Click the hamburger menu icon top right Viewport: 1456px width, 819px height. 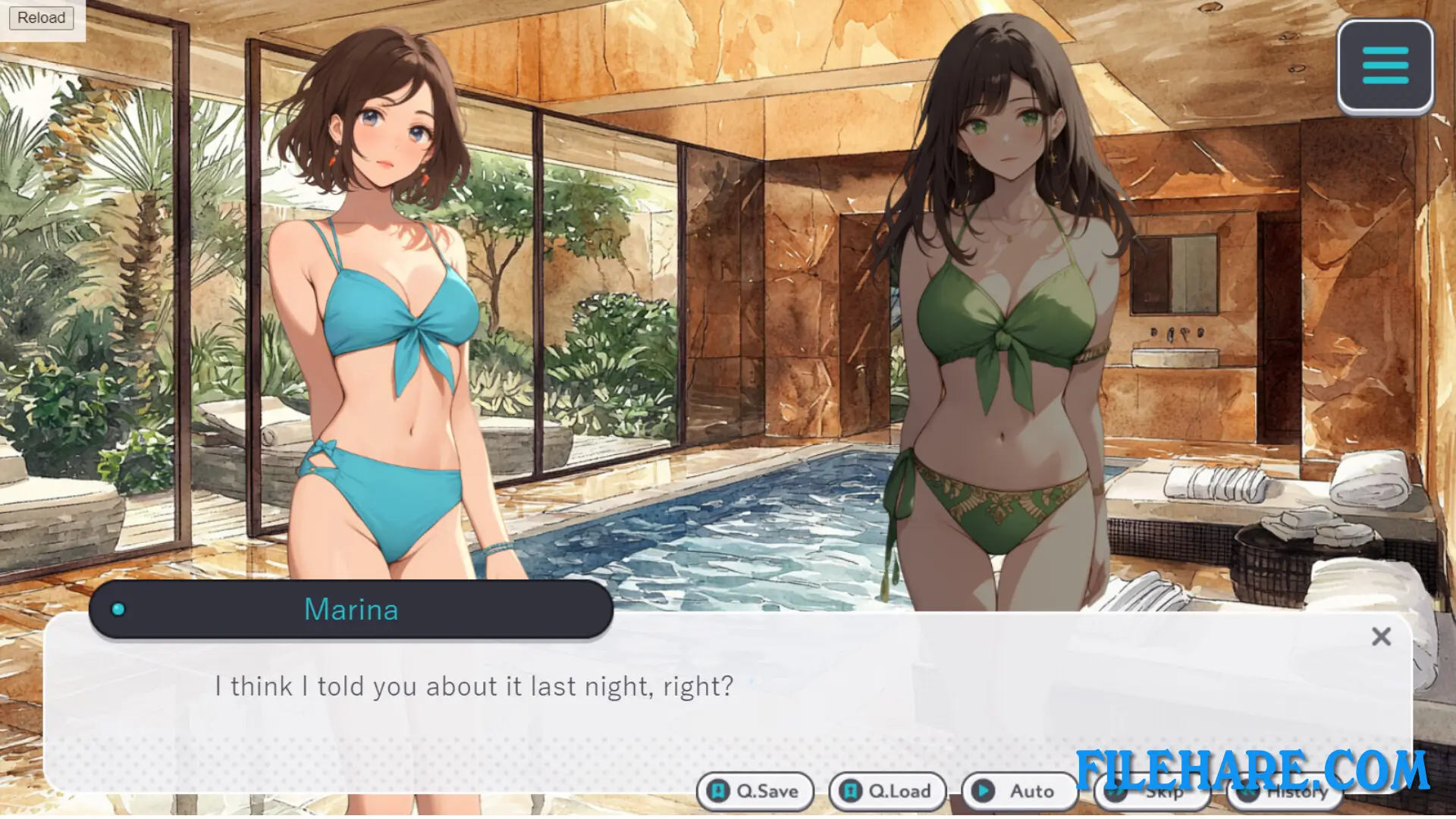[x=1385, y=65]
